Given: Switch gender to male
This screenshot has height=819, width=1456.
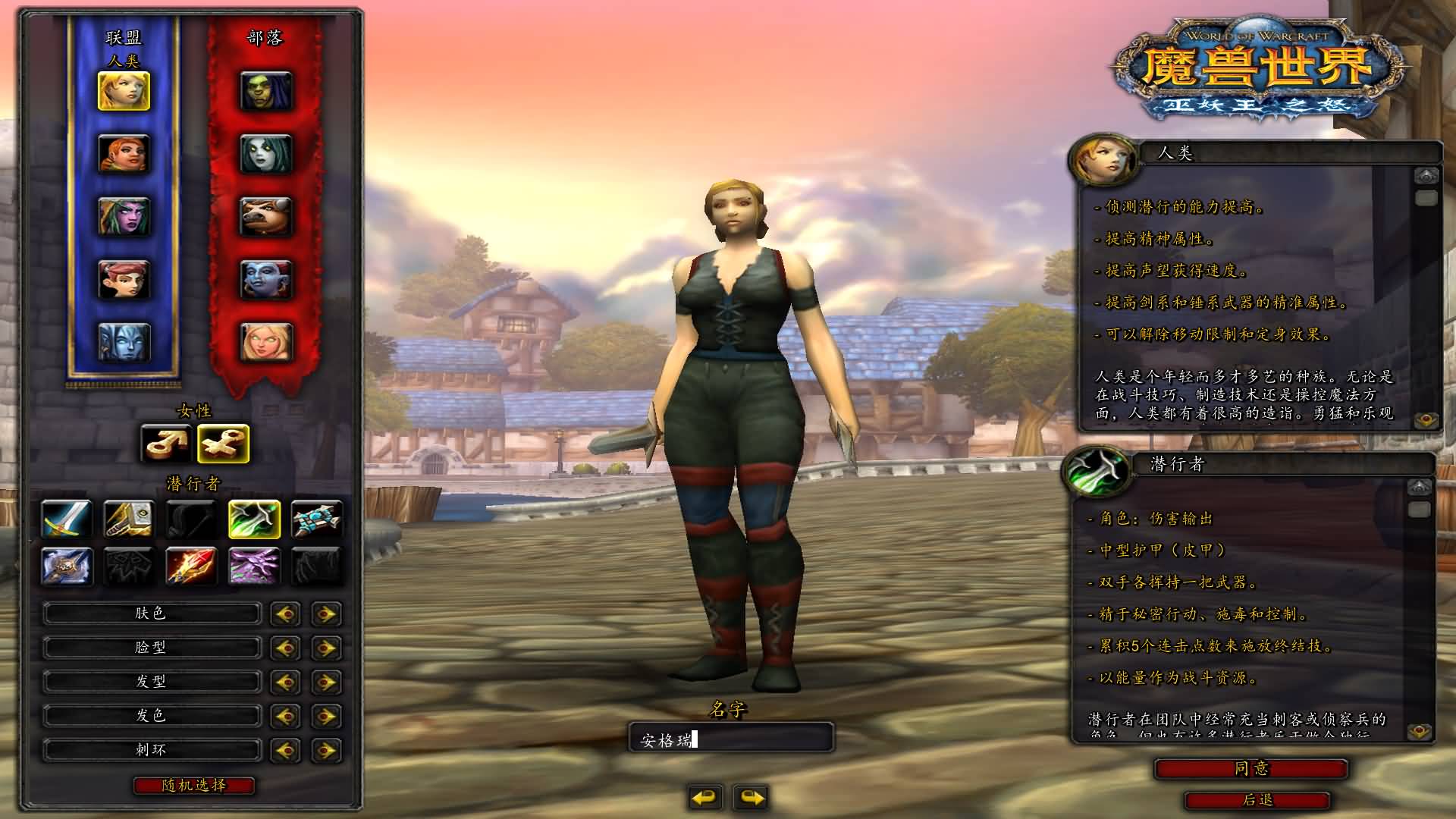Looking at the screenshot, I should [166, 444].
